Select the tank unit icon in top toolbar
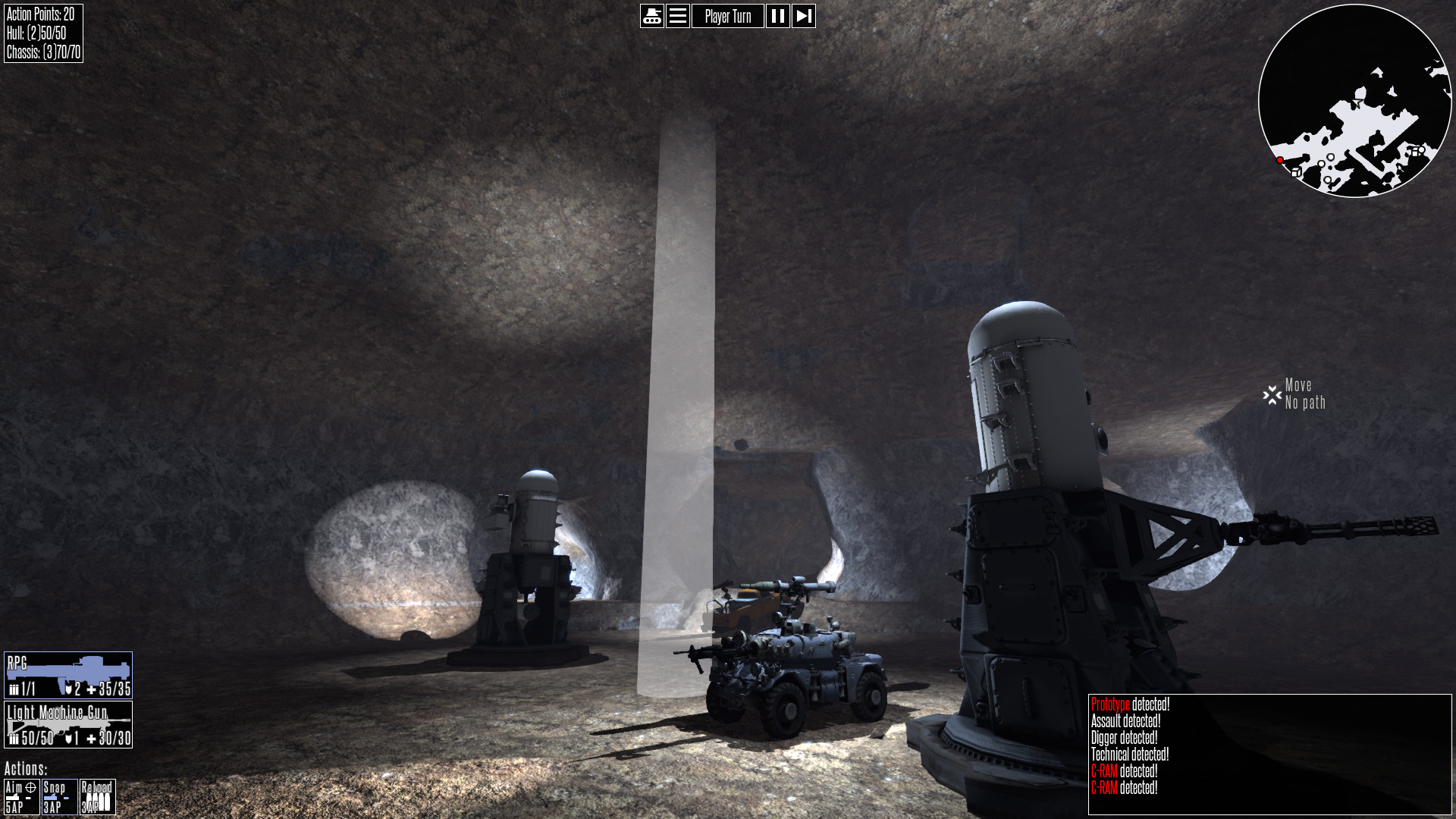Viewport: 1456px width, 819px height. pos(653,16)
